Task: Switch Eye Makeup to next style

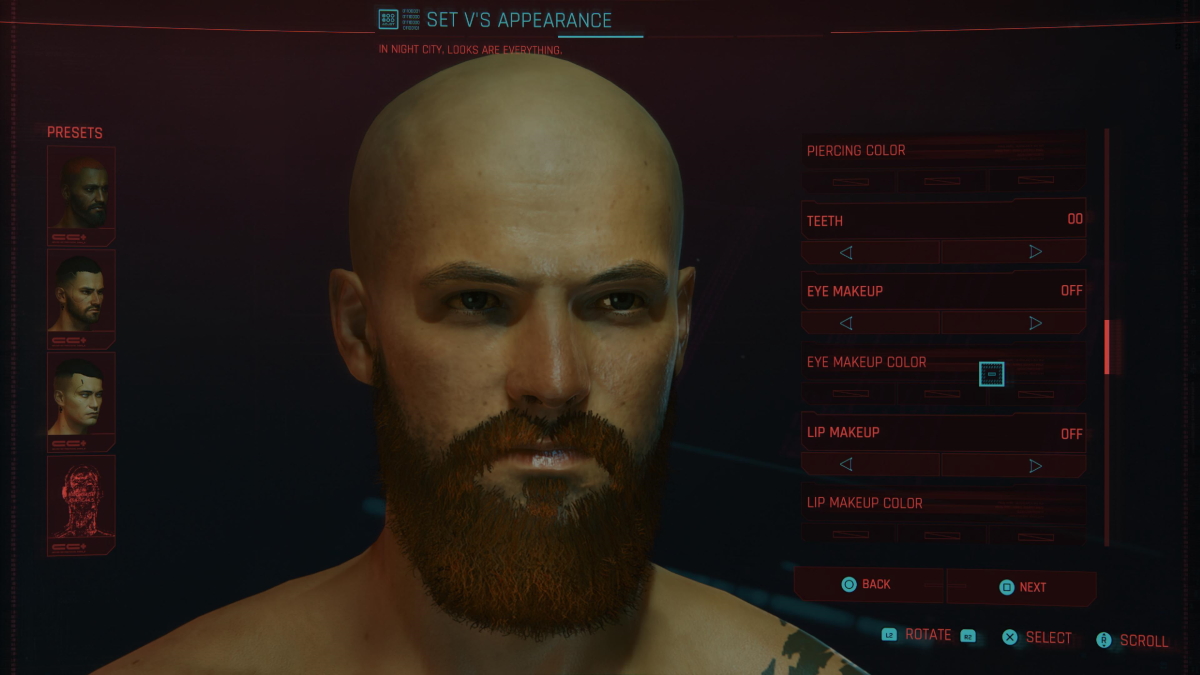Action: tap(1035, 323)
